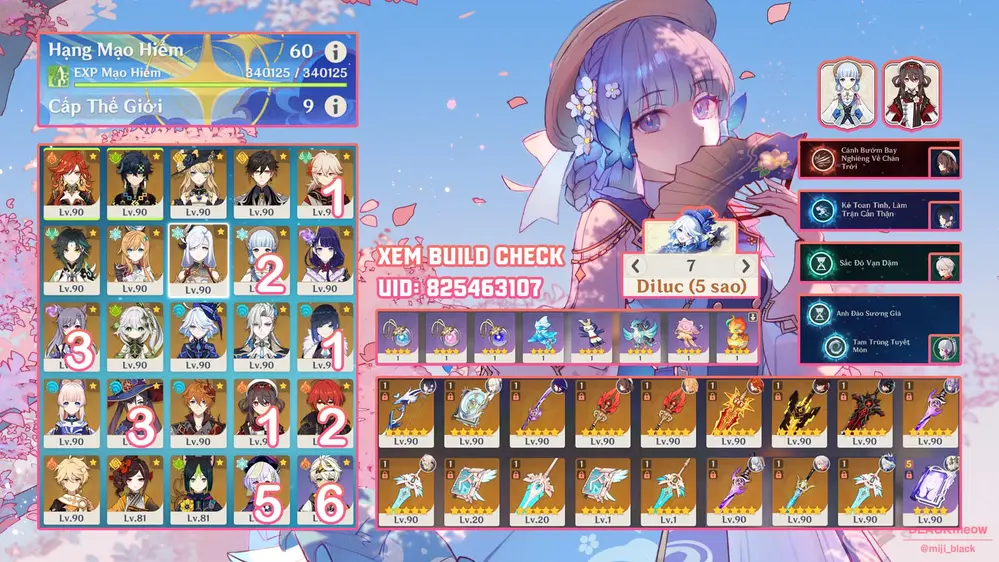Select the pink jellyfish item slot
This screenshot has height=562, width=999.
tap(686, 337)
